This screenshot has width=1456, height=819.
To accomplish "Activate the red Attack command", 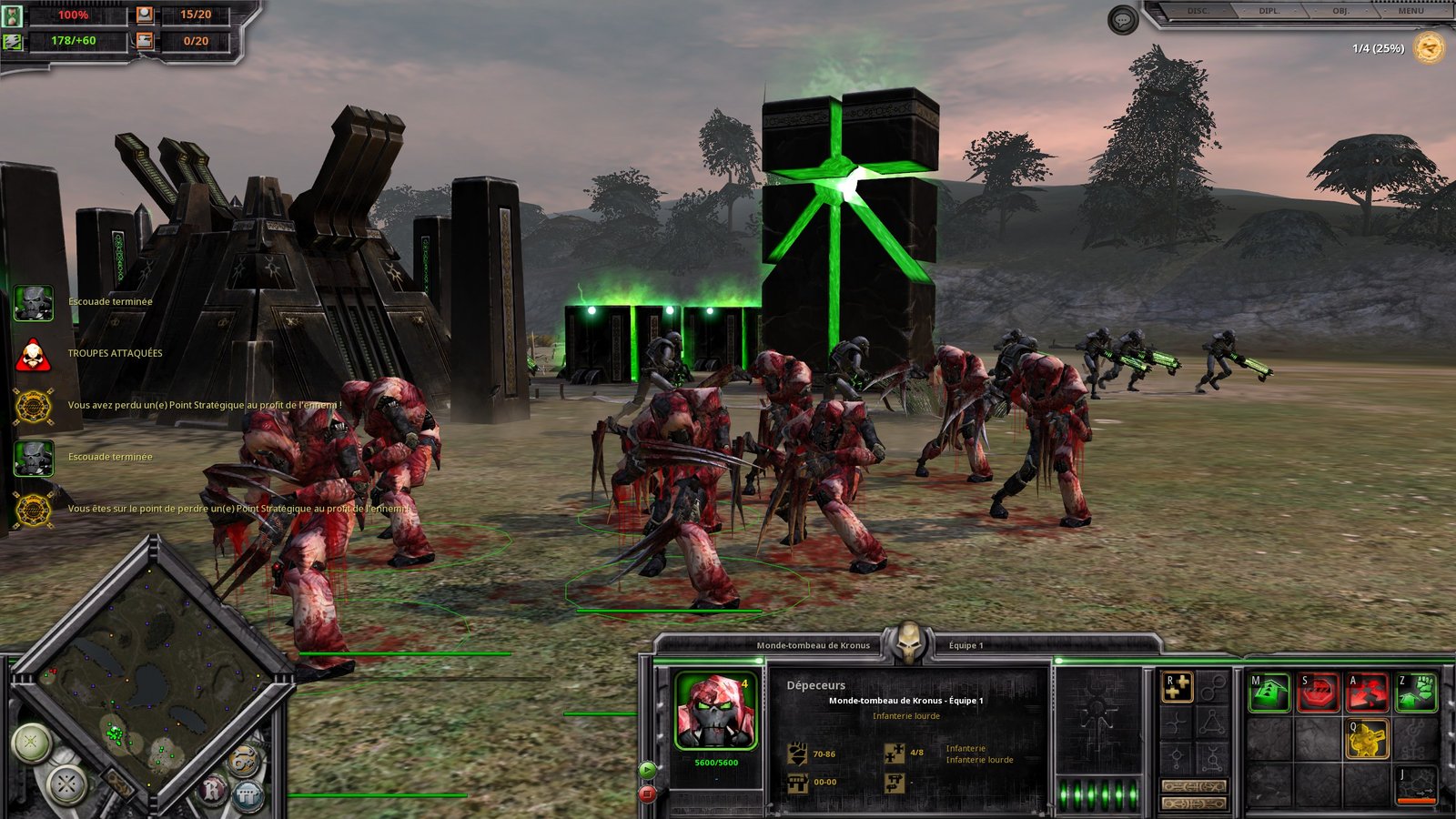I will [x=1367, y=693].
